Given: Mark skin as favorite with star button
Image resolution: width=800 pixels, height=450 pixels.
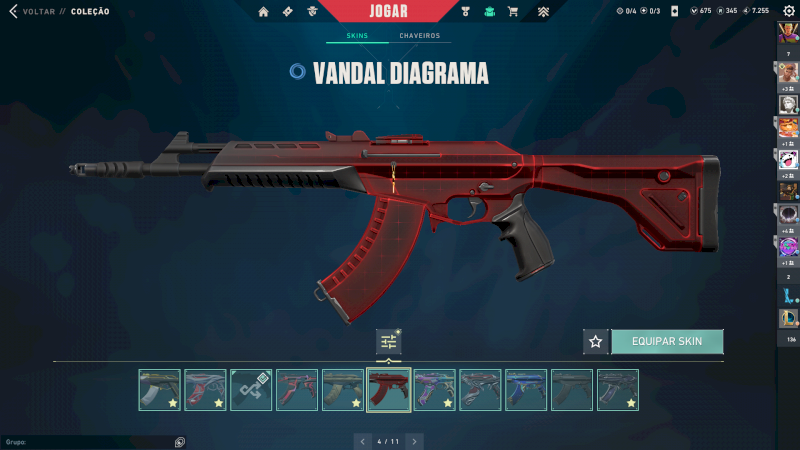Looking at the screenshot, I should pyautogui.click(x=596, y=341).
